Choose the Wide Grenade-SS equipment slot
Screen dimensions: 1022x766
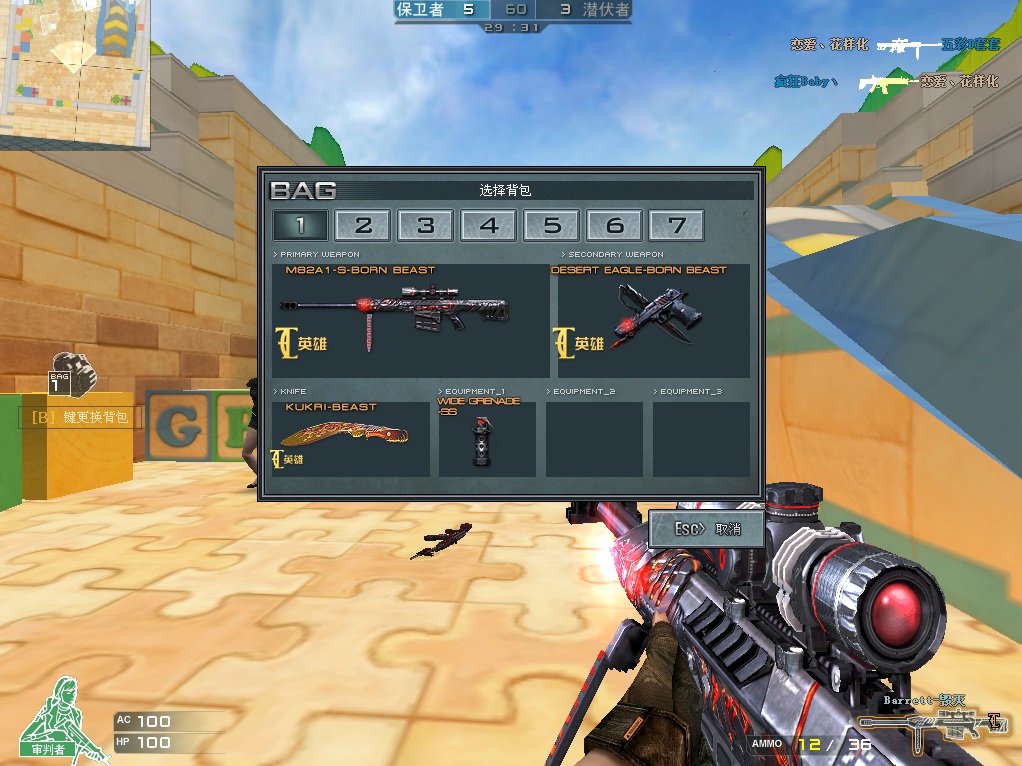[487, 439]
